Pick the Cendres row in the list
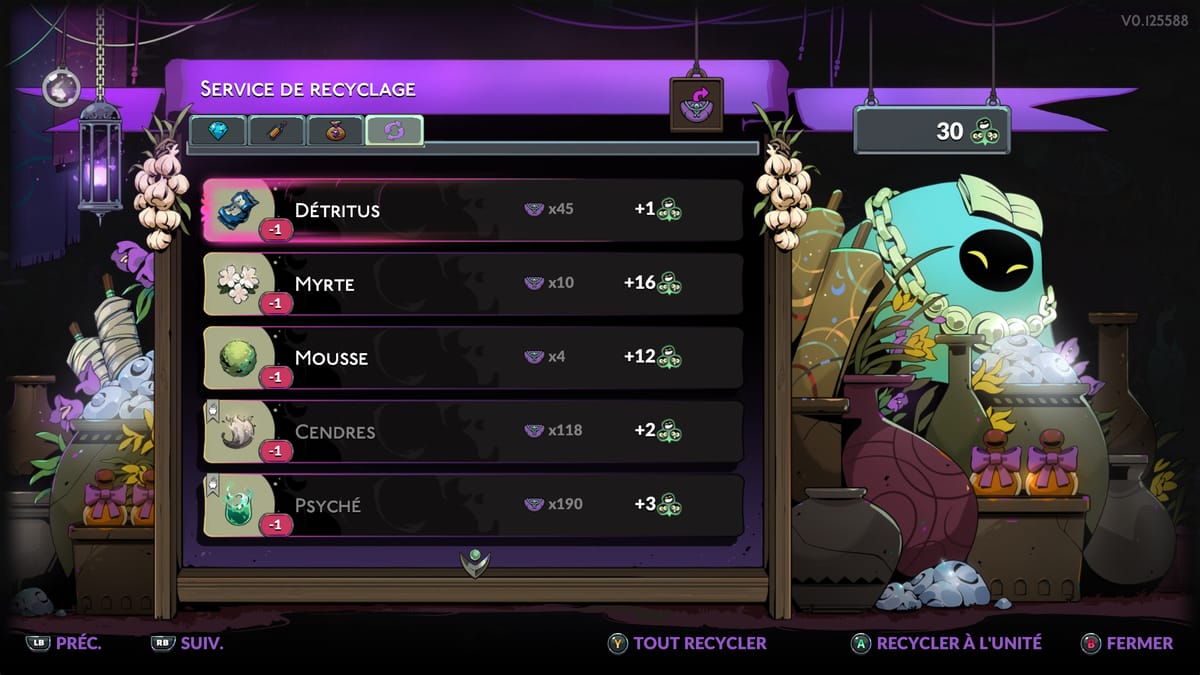The width and height of the screenshot is (1200, 675). point(472,432)
